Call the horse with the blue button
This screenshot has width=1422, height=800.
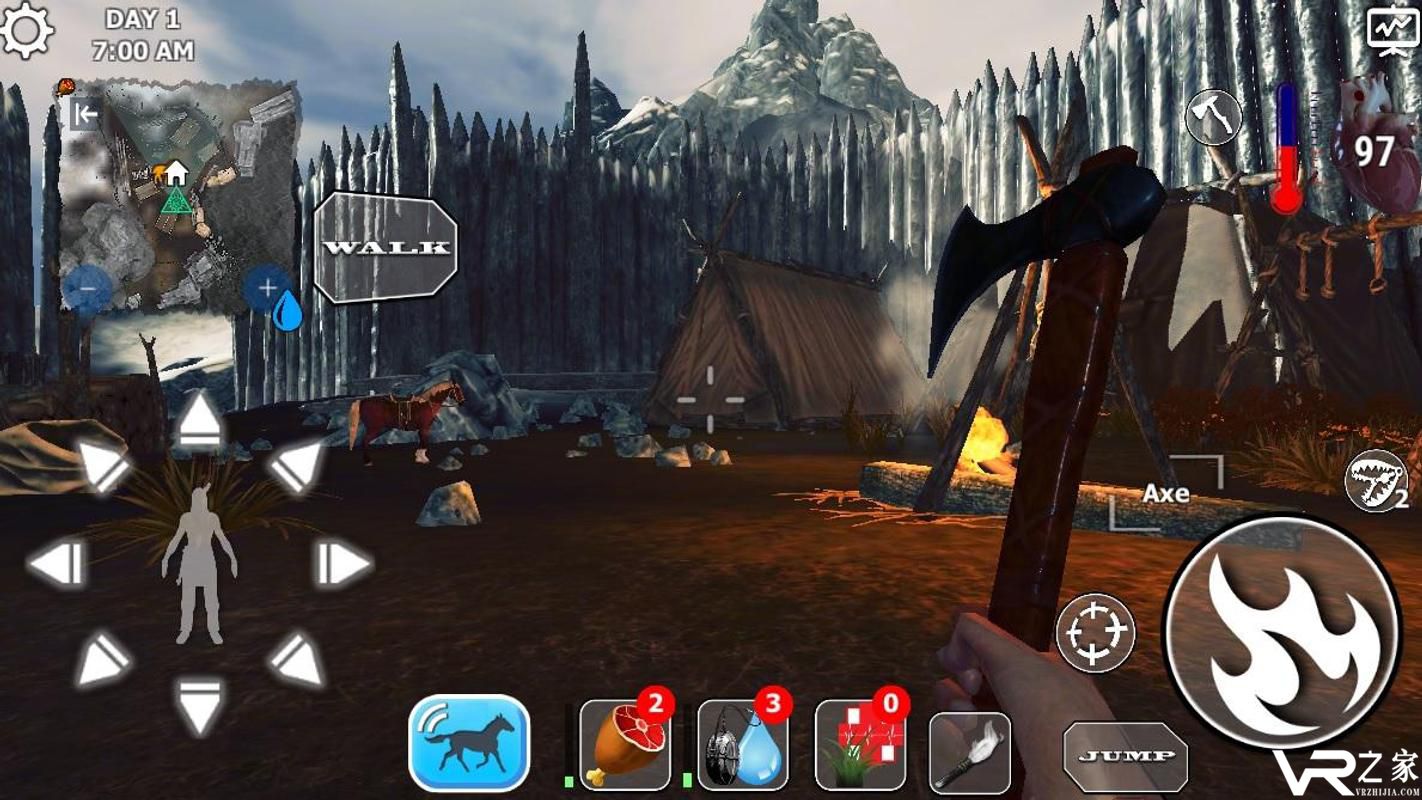coord(469,743)
